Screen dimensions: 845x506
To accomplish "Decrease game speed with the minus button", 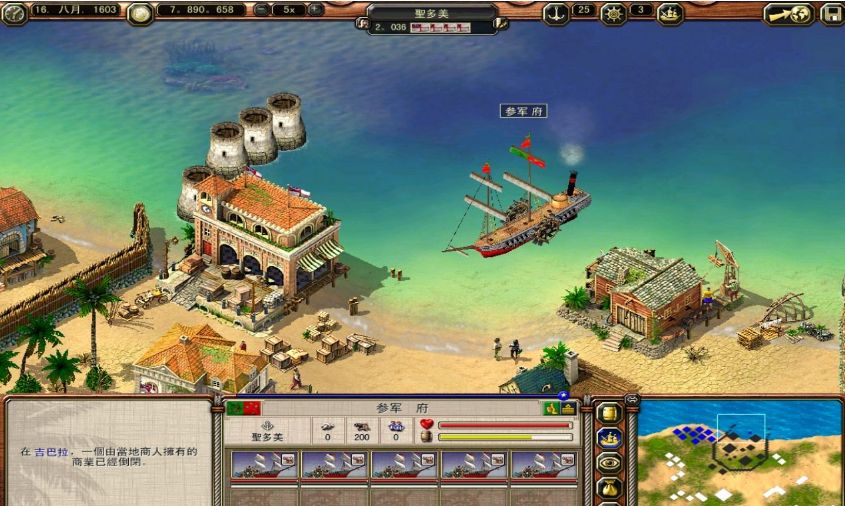I will click(262, 10).
